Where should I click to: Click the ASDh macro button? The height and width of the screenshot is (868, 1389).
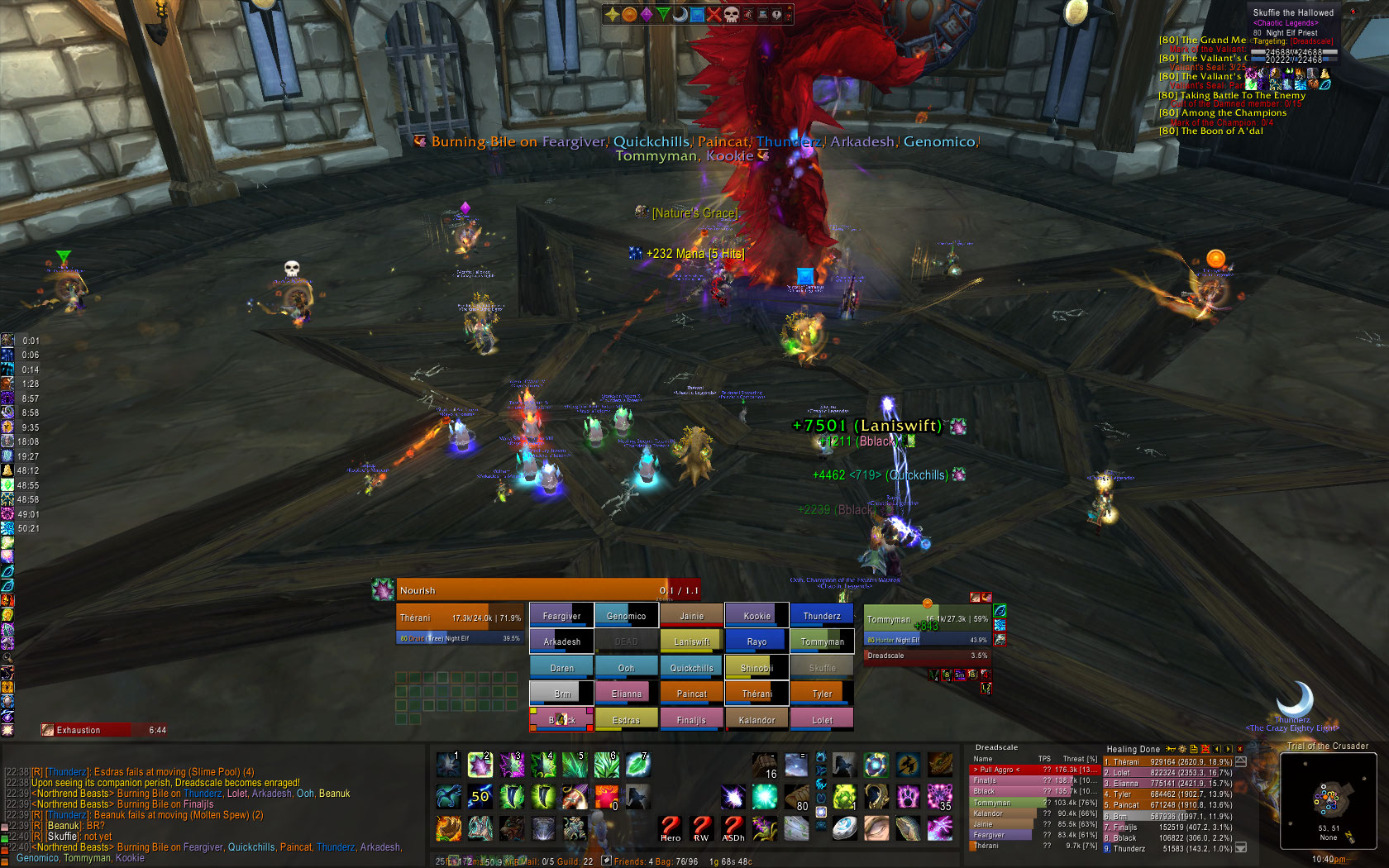(x=733, y=827)
